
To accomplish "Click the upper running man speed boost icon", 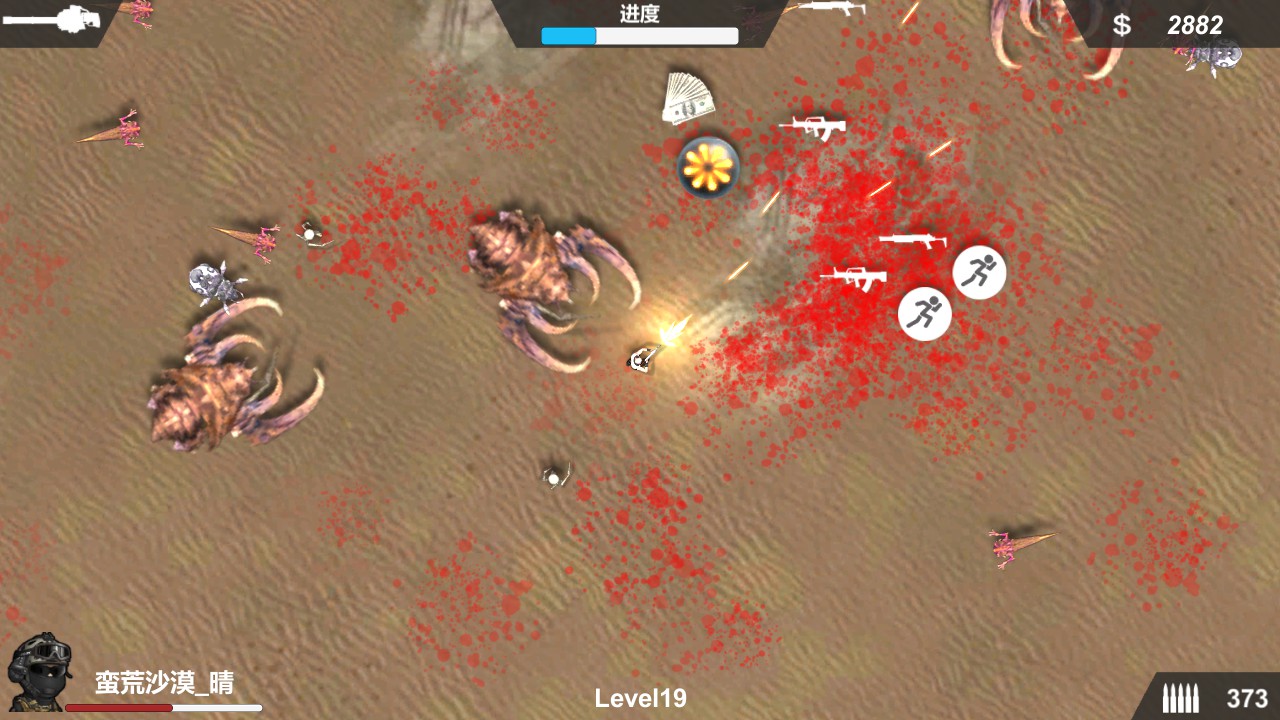I will pyautogui.click(x=978, y=271).
